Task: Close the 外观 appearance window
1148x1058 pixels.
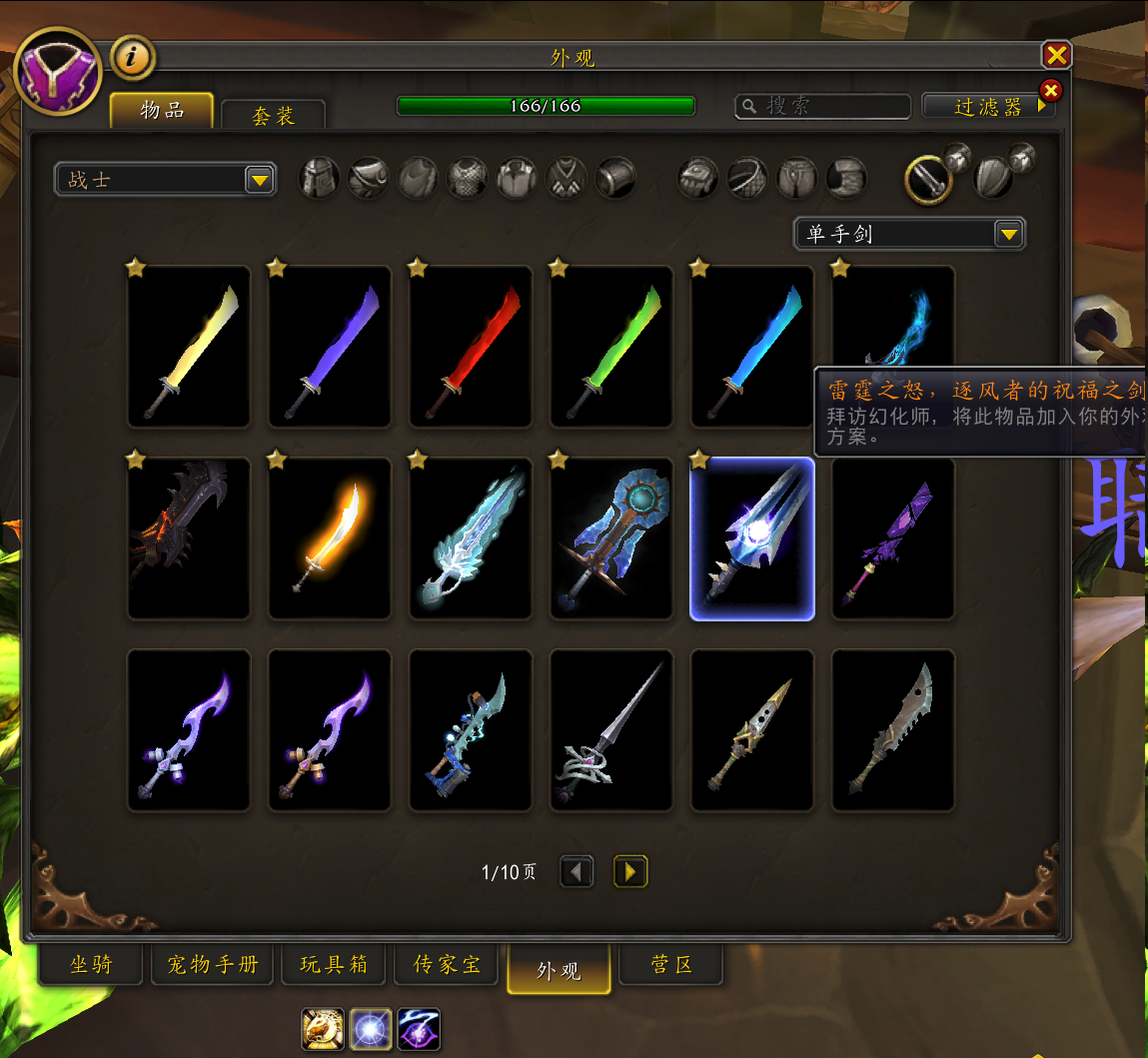Action: tap(1056, 55)
